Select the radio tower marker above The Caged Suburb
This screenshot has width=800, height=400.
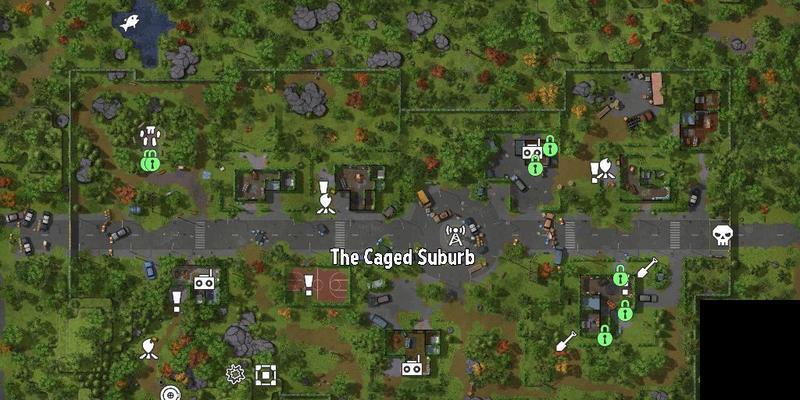click(x=455, y=236)
